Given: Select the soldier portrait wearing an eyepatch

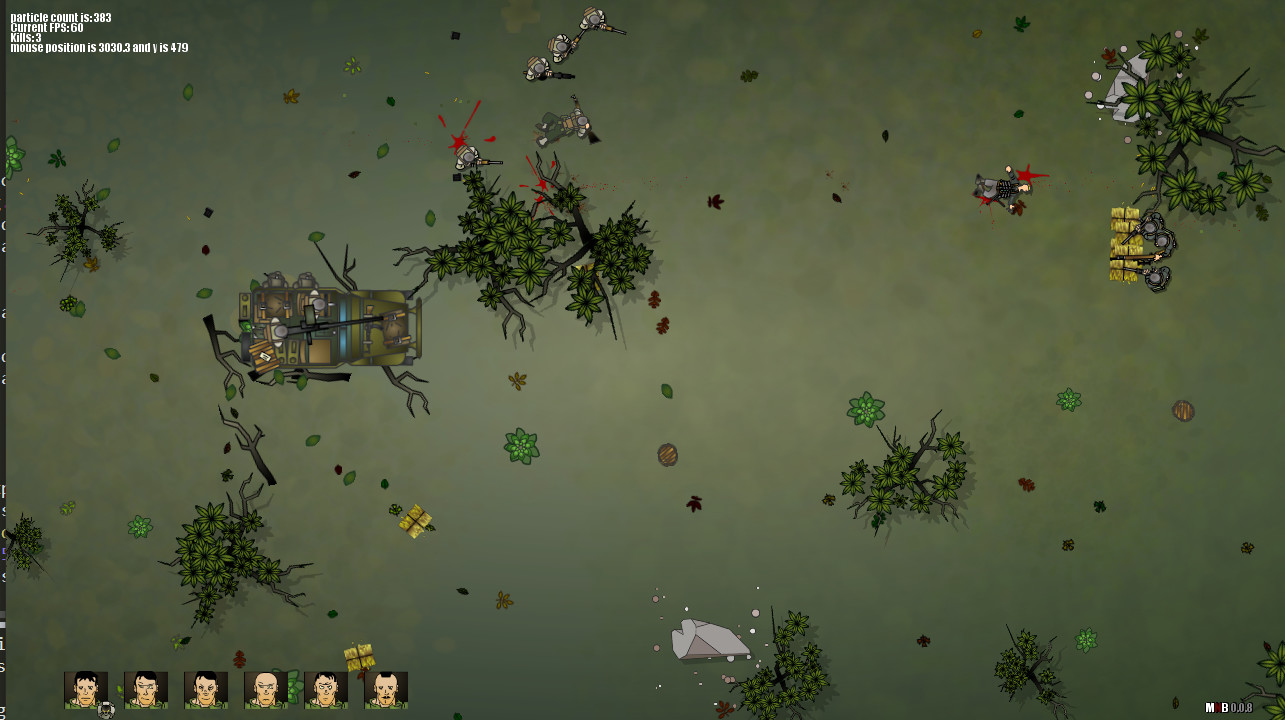Looking at the screenshot, I should pos(143,690).
